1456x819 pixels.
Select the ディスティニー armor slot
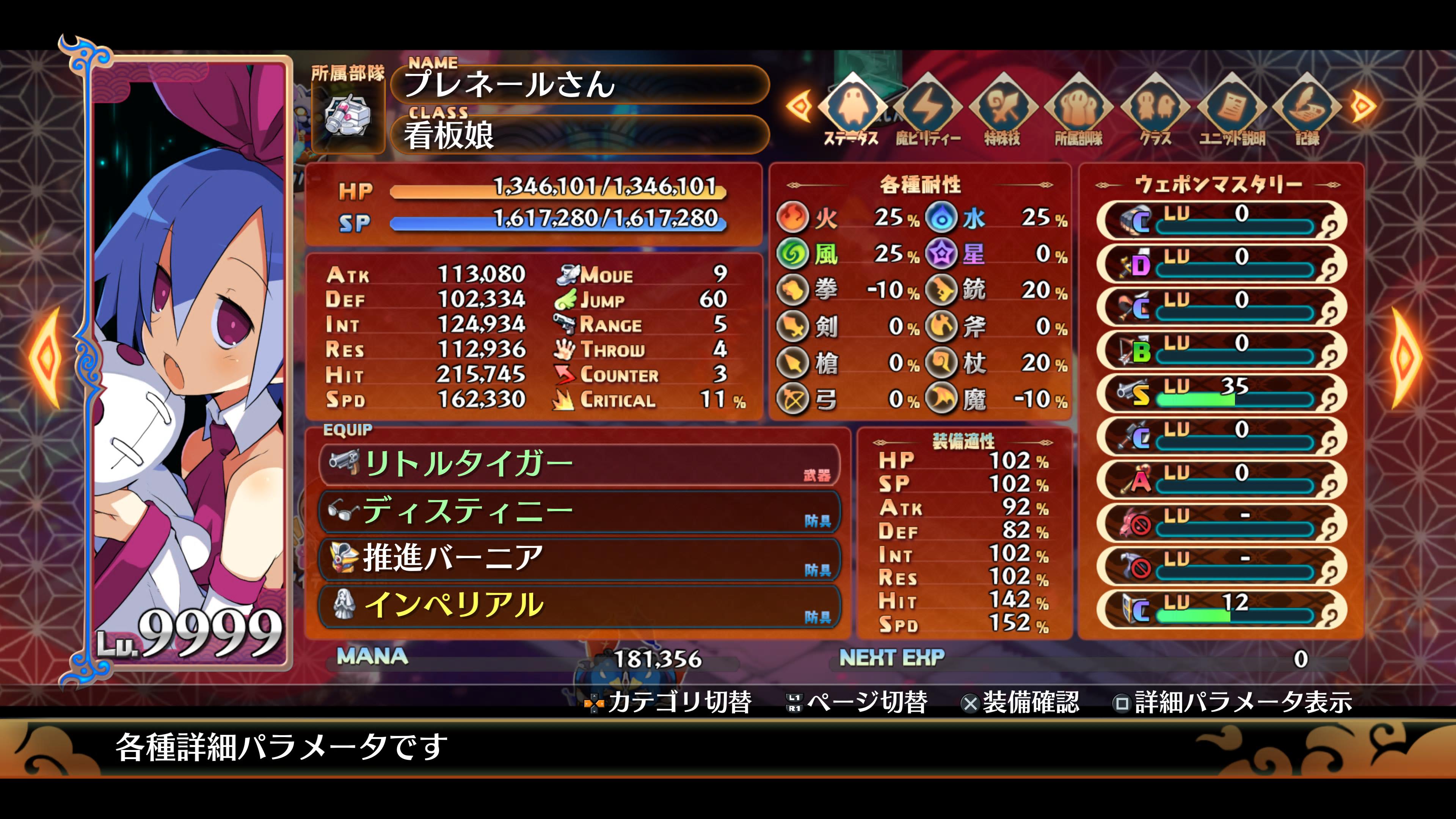pyautogui.click(x=579, y=511)
